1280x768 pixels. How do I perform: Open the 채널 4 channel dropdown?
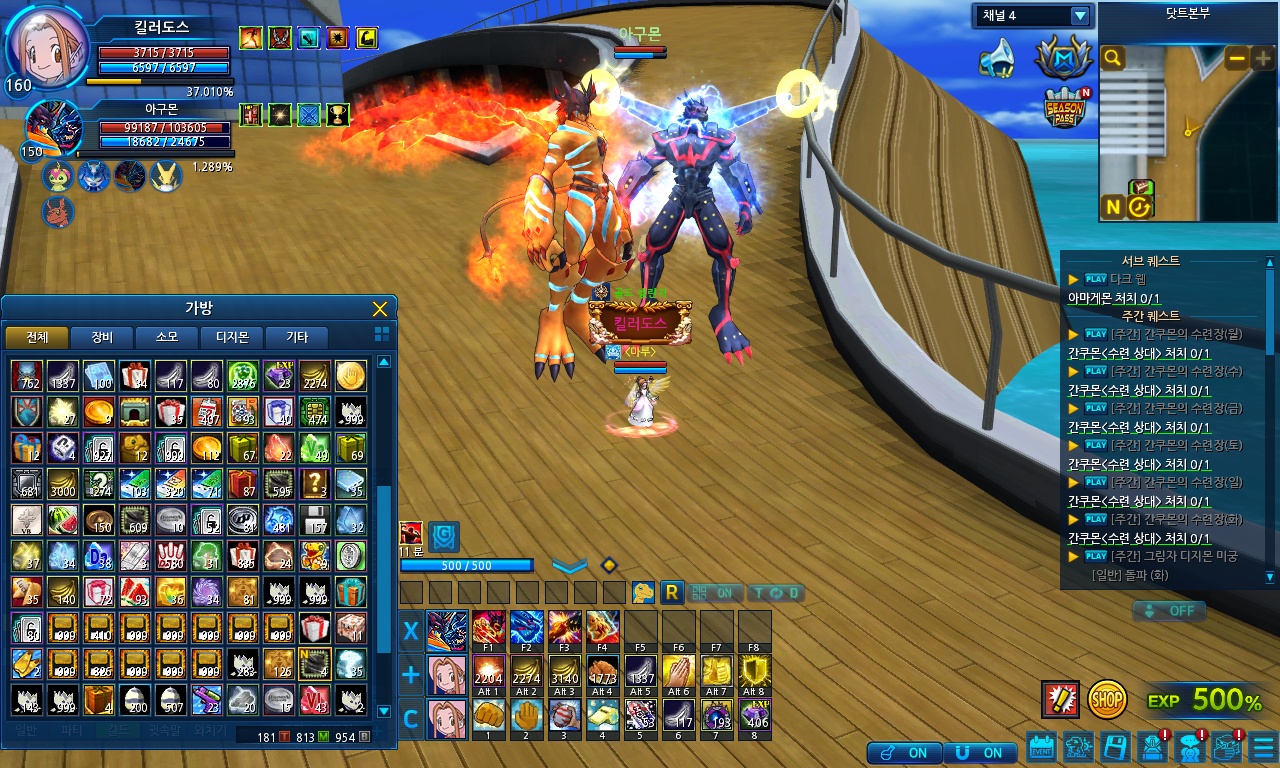click(1079, 16)
